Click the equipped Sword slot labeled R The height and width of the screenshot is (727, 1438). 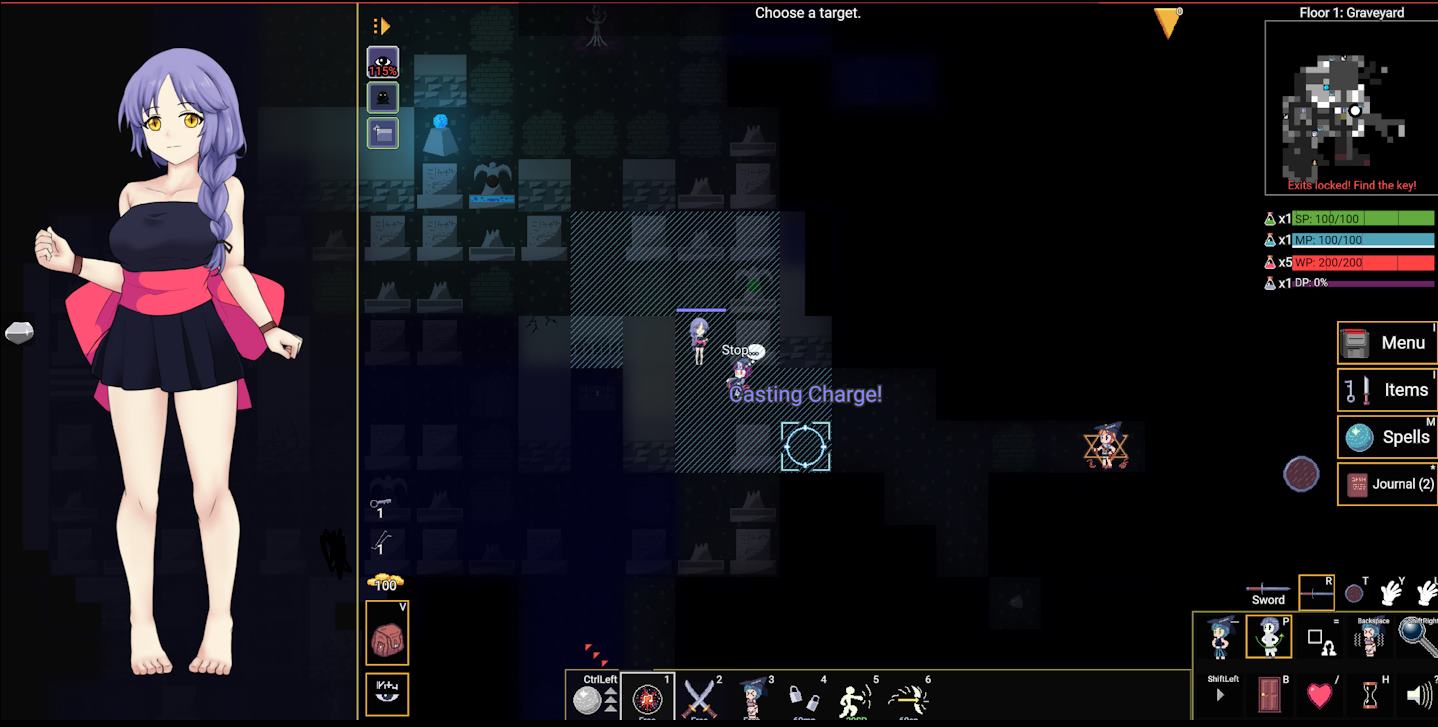[x=1316, y=591]
